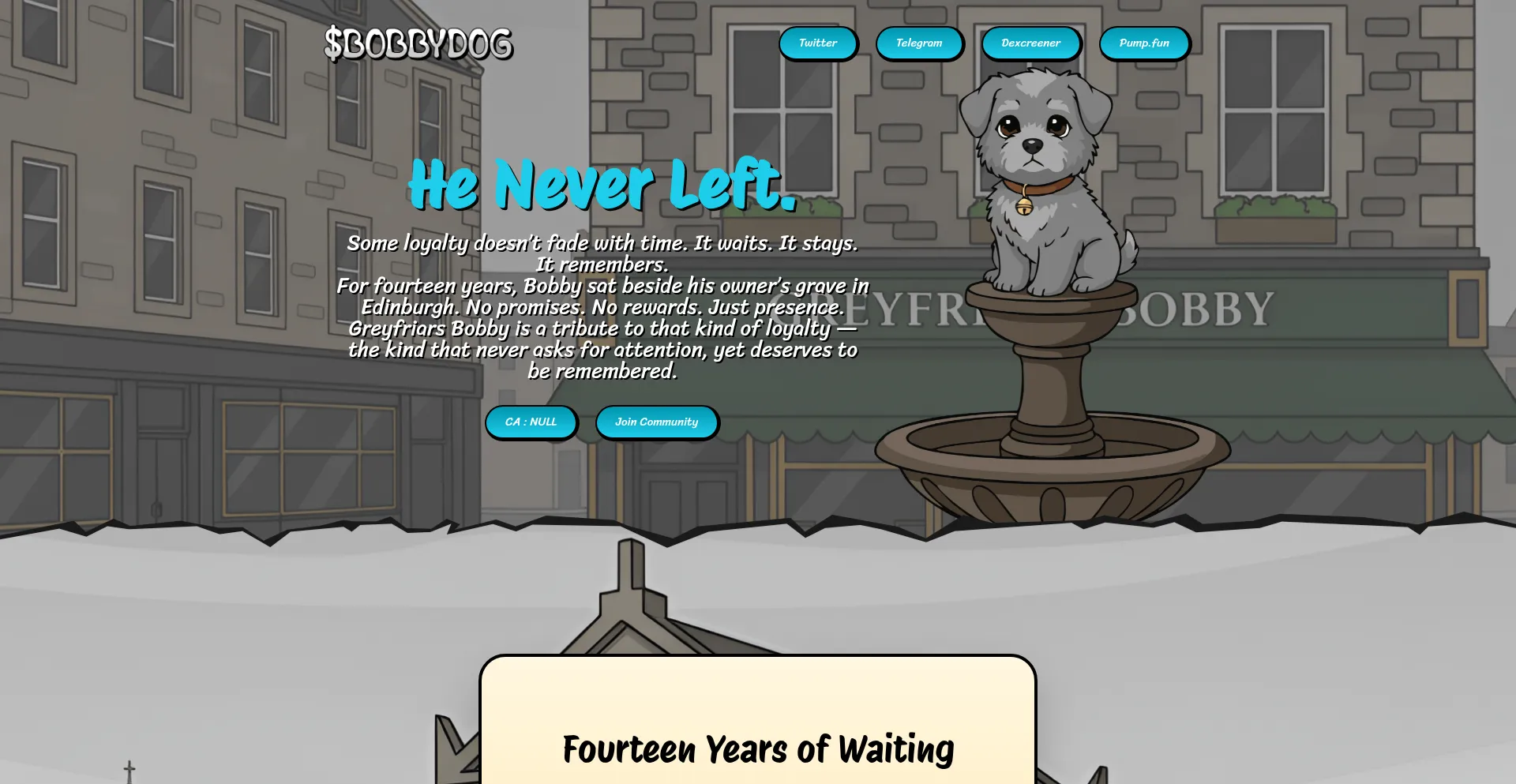Screen dimensions: 1516x784
Task: Click the bell on Bobby's collar
Action: tap(1024, 205)
